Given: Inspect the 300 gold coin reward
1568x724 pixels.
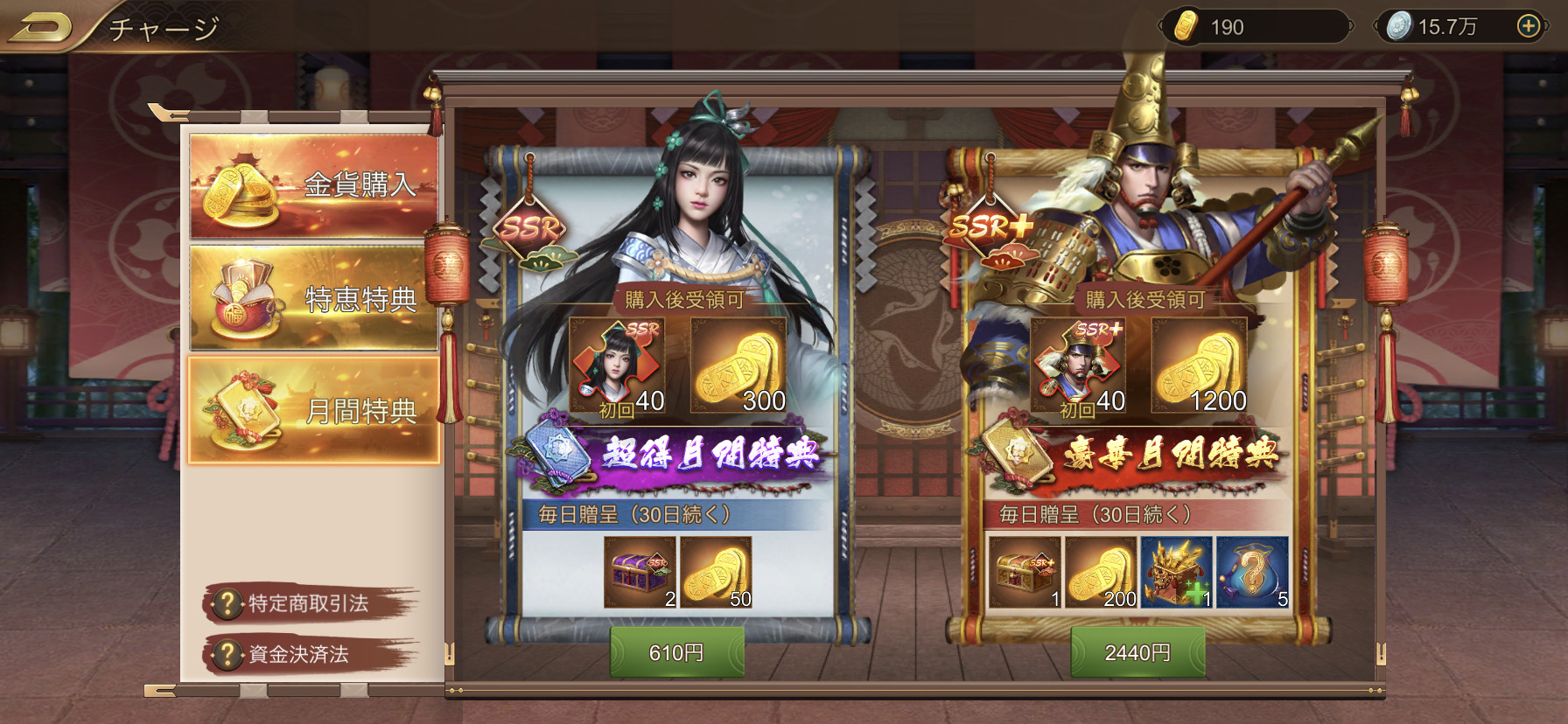Looking at the screenshot, I should 738,365.
